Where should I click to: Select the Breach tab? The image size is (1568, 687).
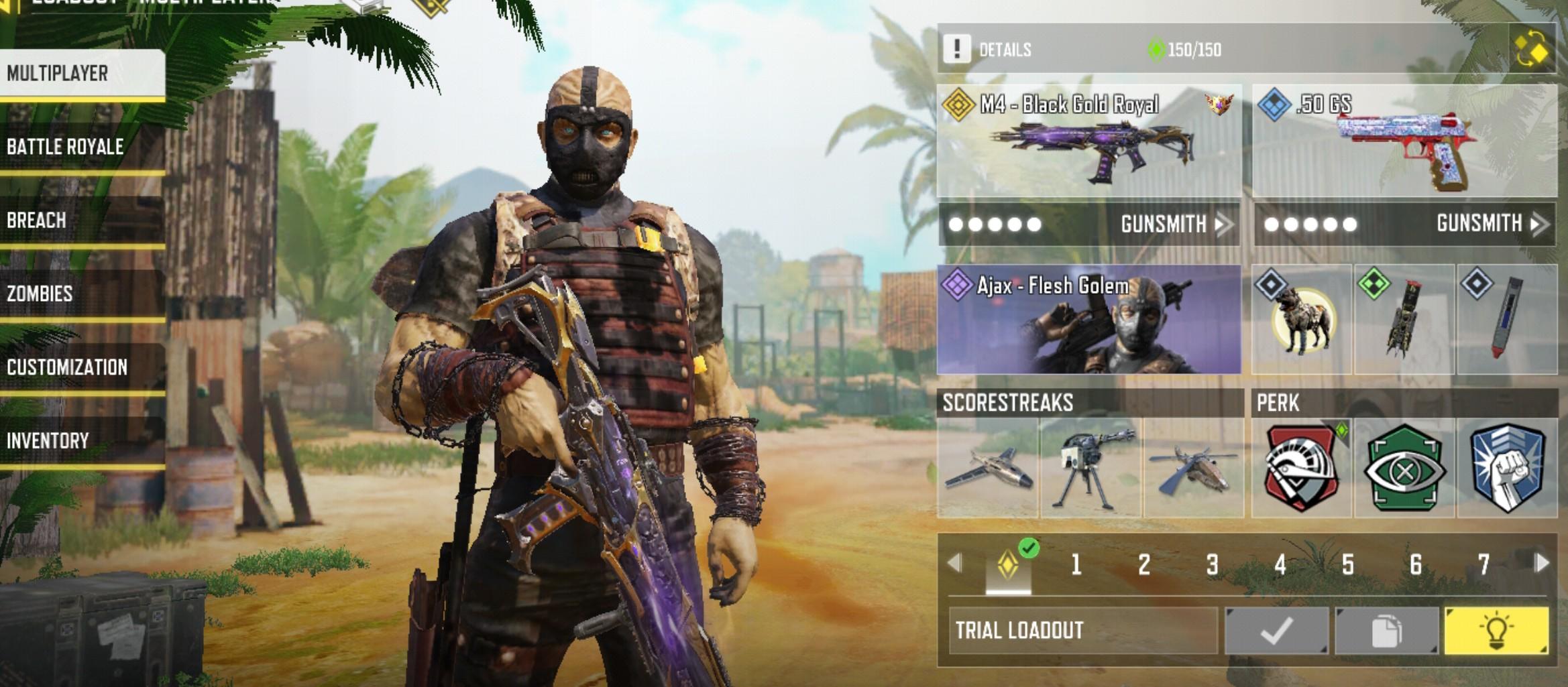tap(82, 221)
